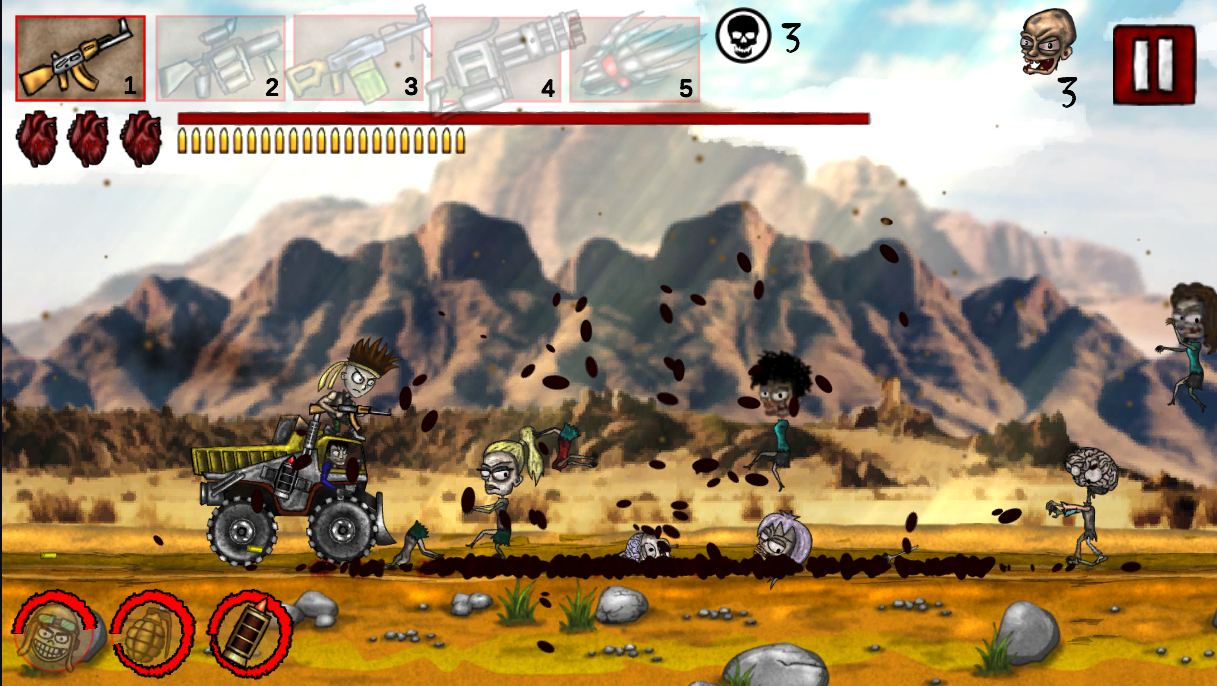Fire the red-tipped shell ability

point(249,632)
